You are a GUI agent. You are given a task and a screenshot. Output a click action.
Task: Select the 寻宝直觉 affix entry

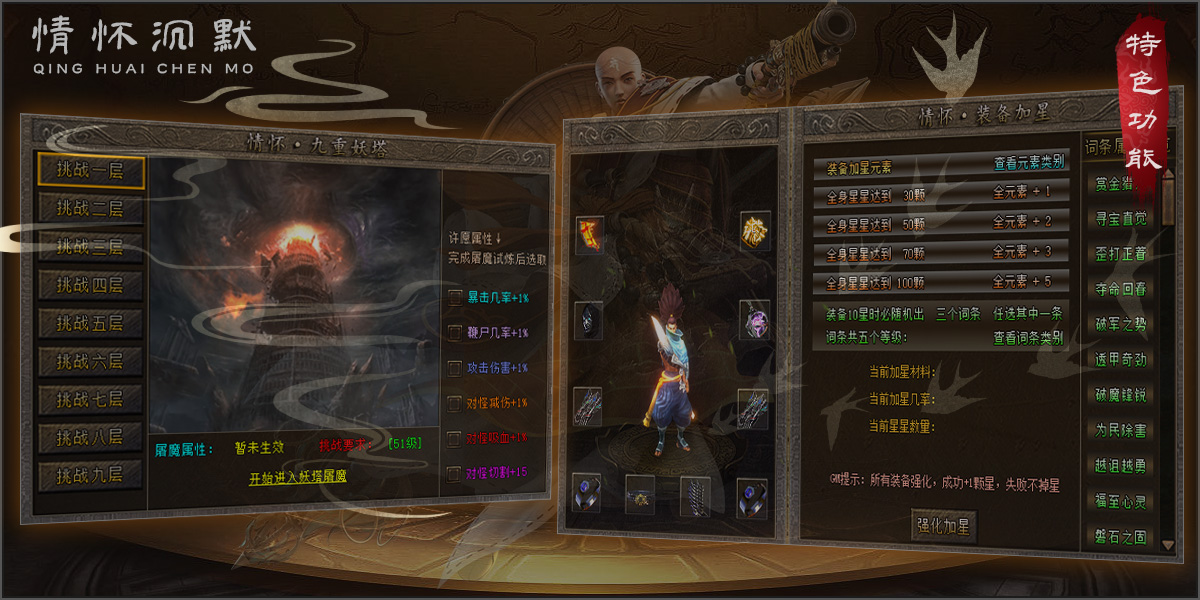tap(1120, 219)
